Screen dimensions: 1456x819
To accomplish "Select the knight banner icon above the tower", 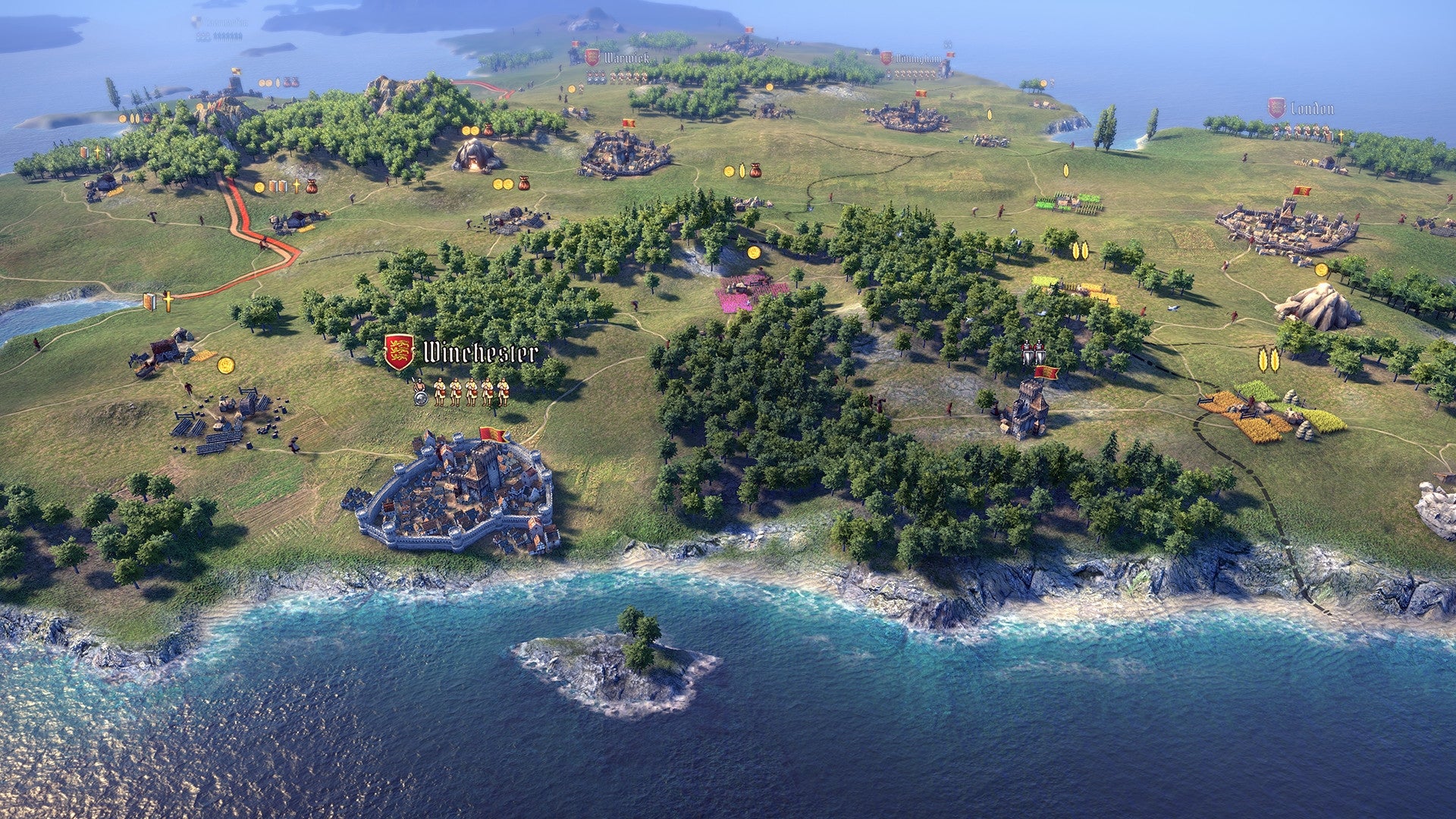I will click(1031, 351).
